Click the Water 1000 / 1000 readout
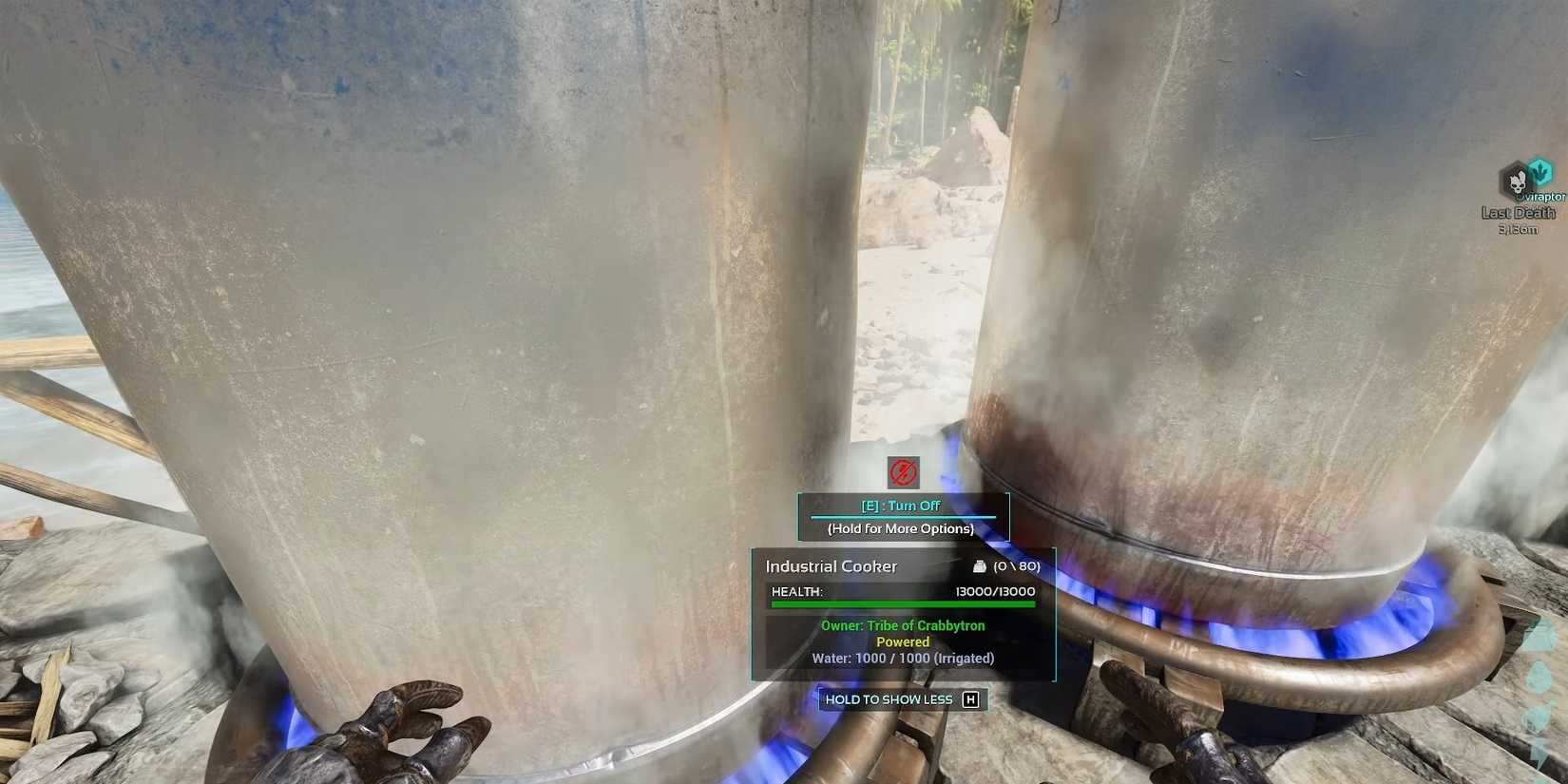Screen dimensions: 1568x784 point(901,658)
